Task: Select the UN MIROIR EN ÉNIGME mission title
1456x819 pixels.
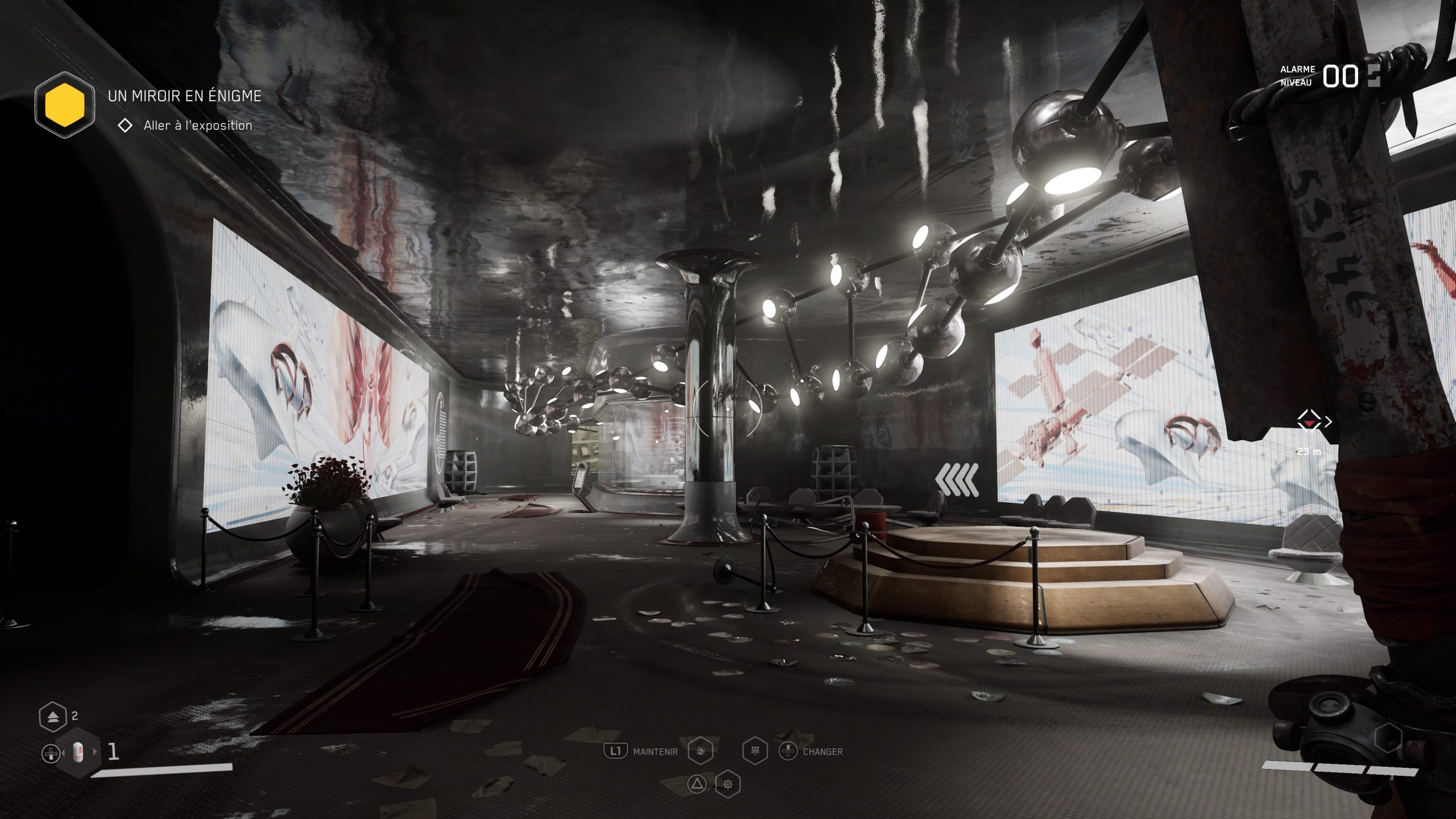Action: point(183,97)
